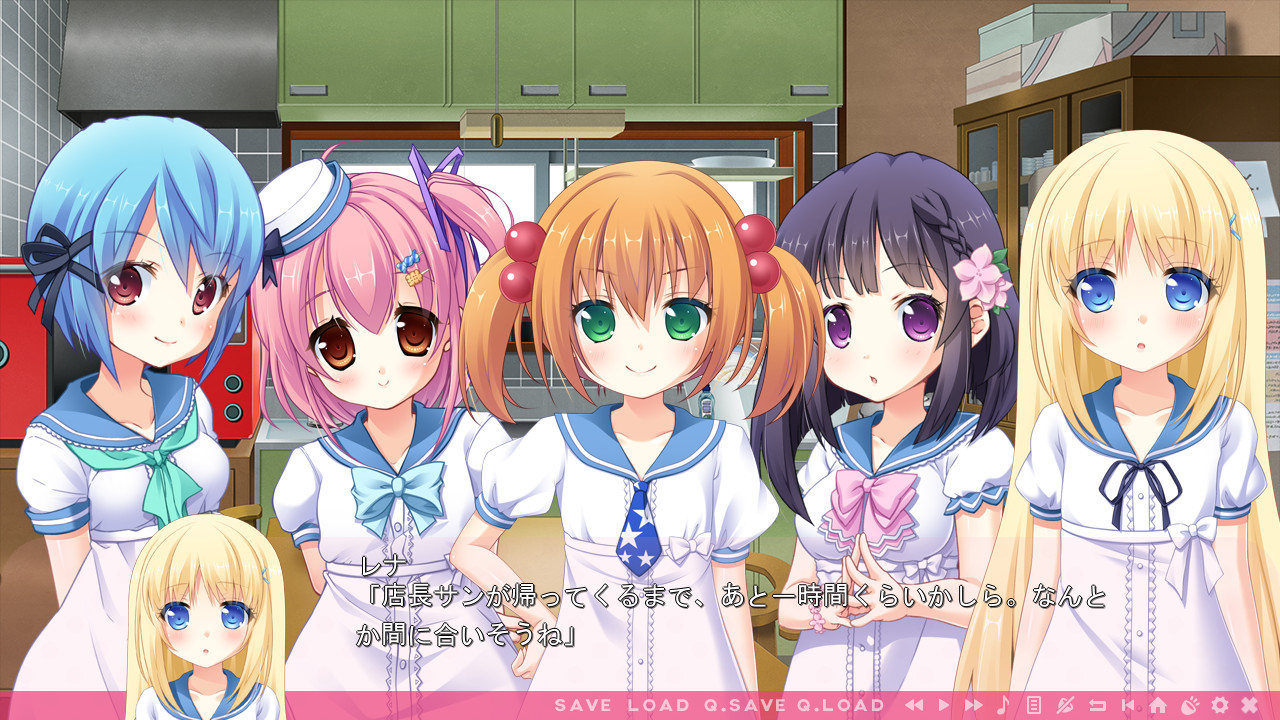
Task: Return to title via the home icon
Action: coord(1158,705)
